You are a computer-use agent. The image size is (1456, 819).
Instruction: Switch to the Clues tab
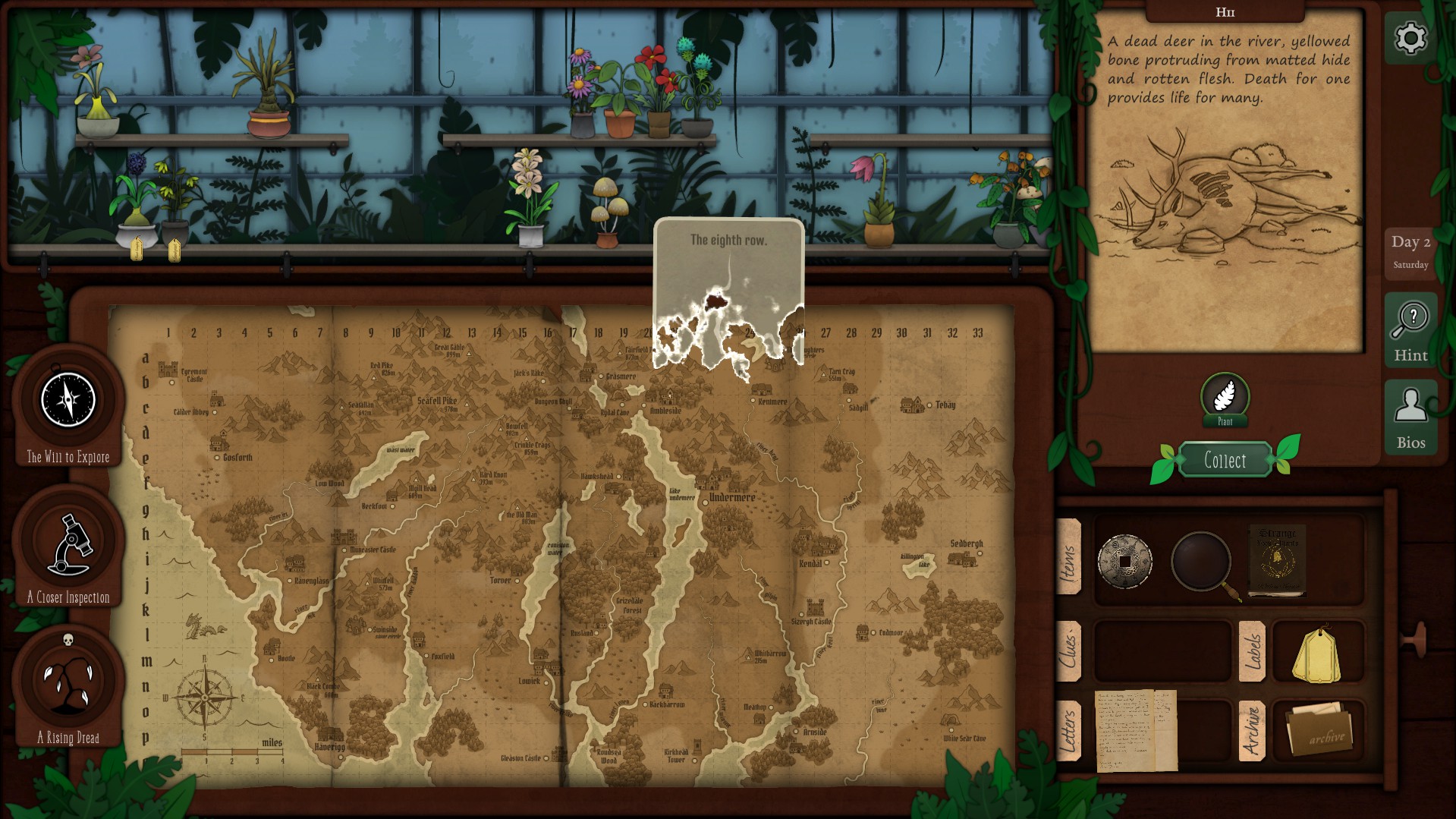click(x=1069, y=650)
